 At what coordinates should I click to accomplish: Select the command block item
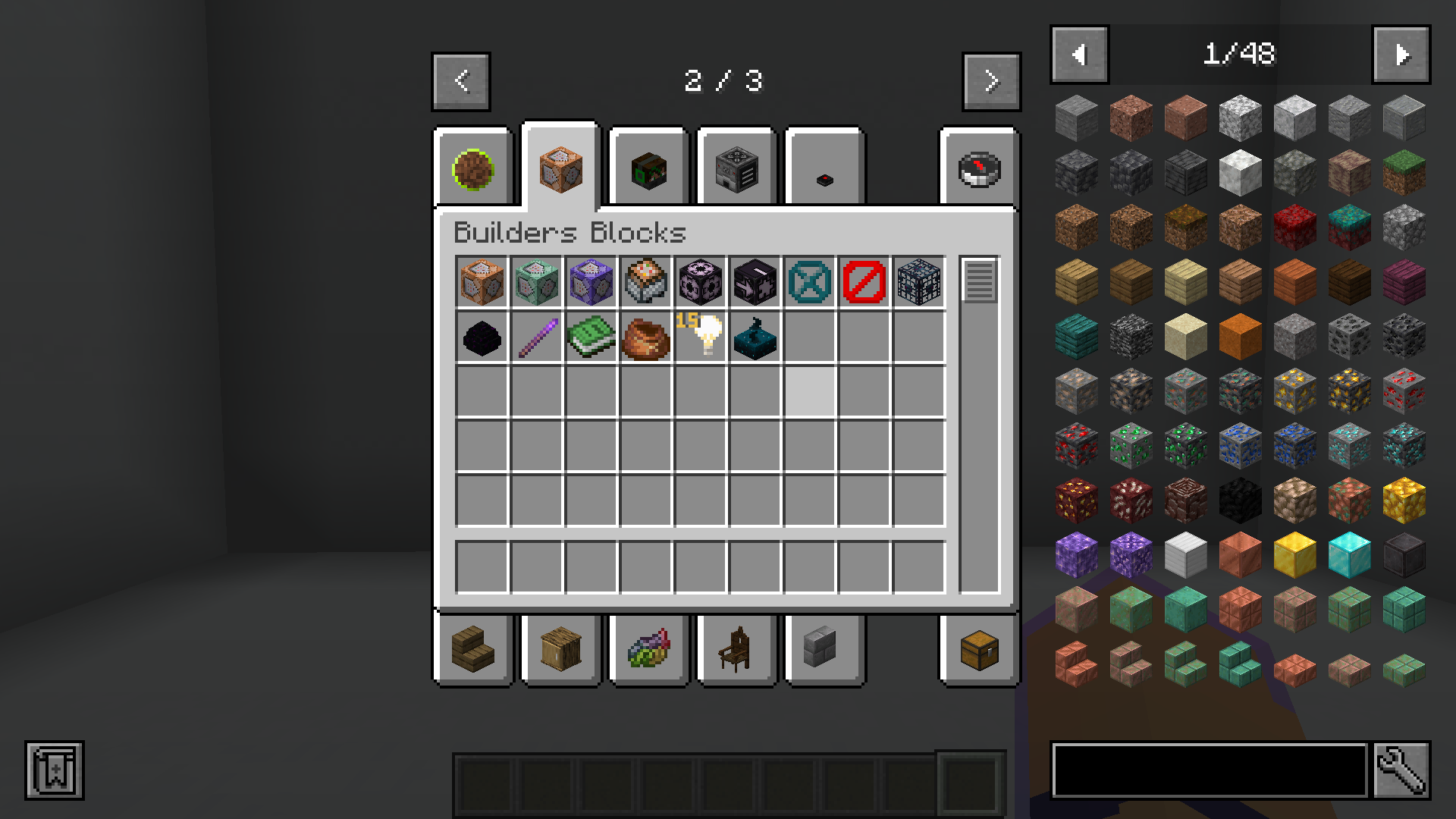pos(482,282)
